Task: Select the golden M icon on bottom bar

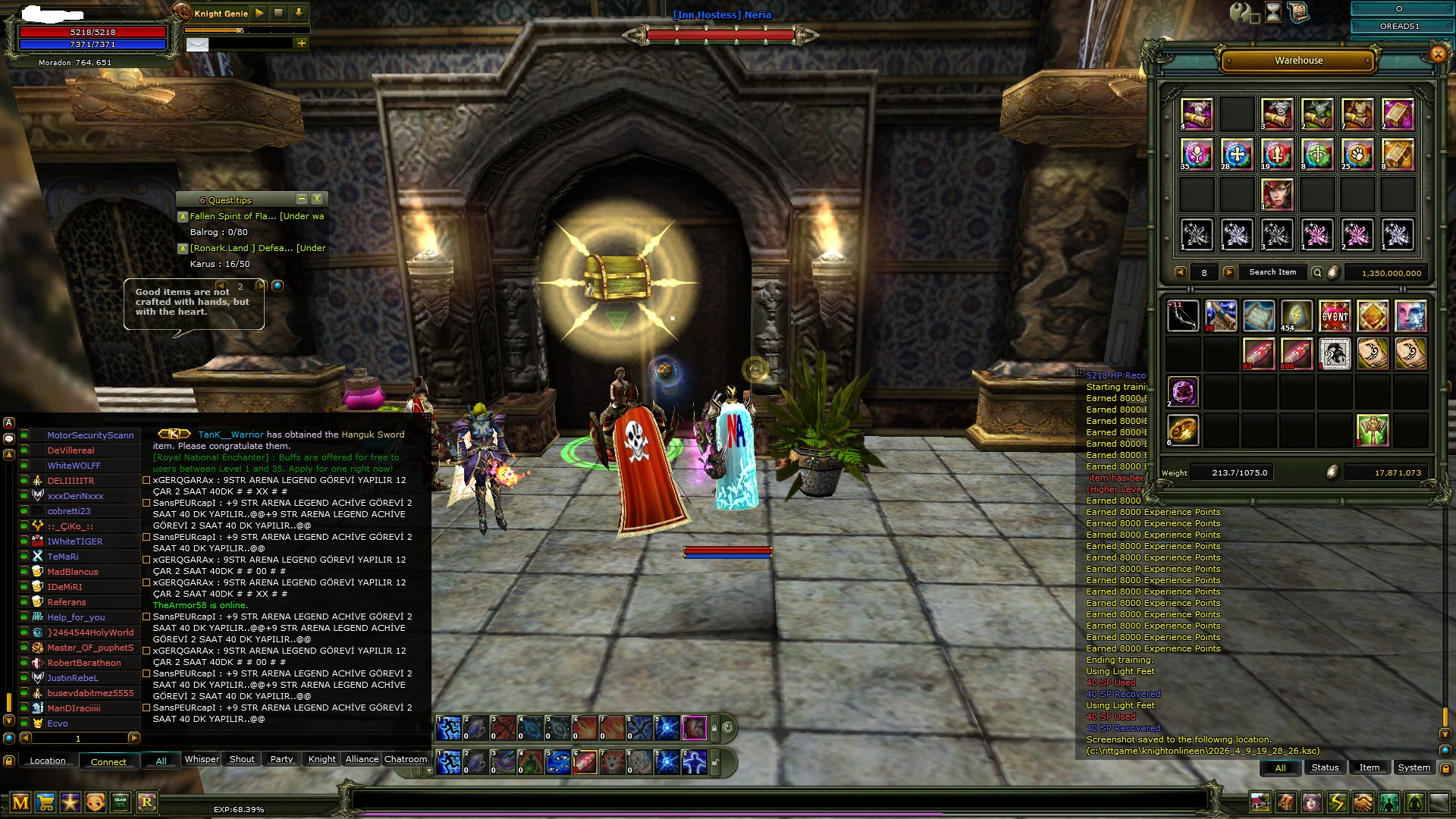Action: click(x=20, y=802)
